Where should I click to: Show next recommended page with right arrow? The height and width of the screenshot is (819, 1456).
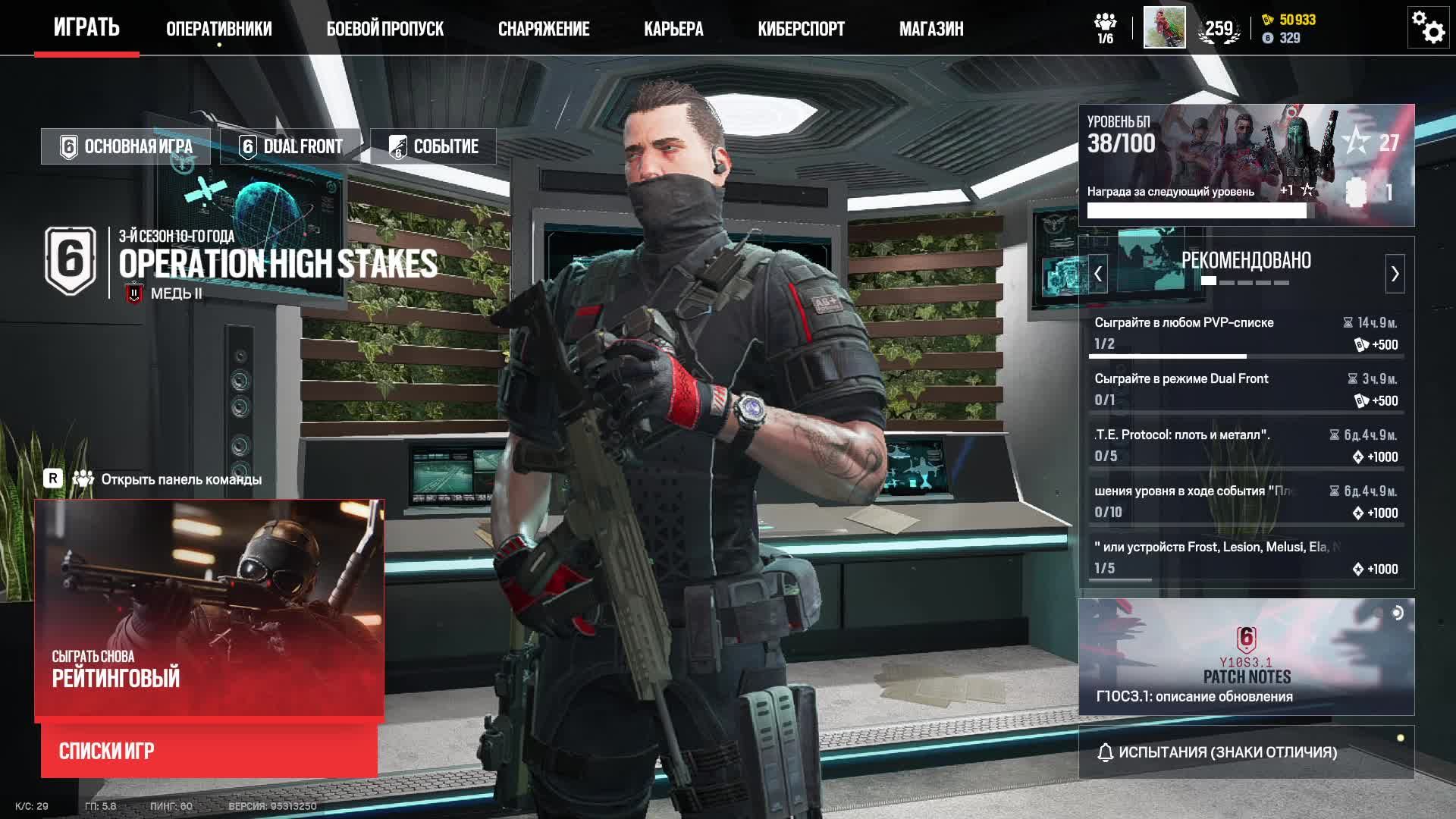[x=1395, y=274]
